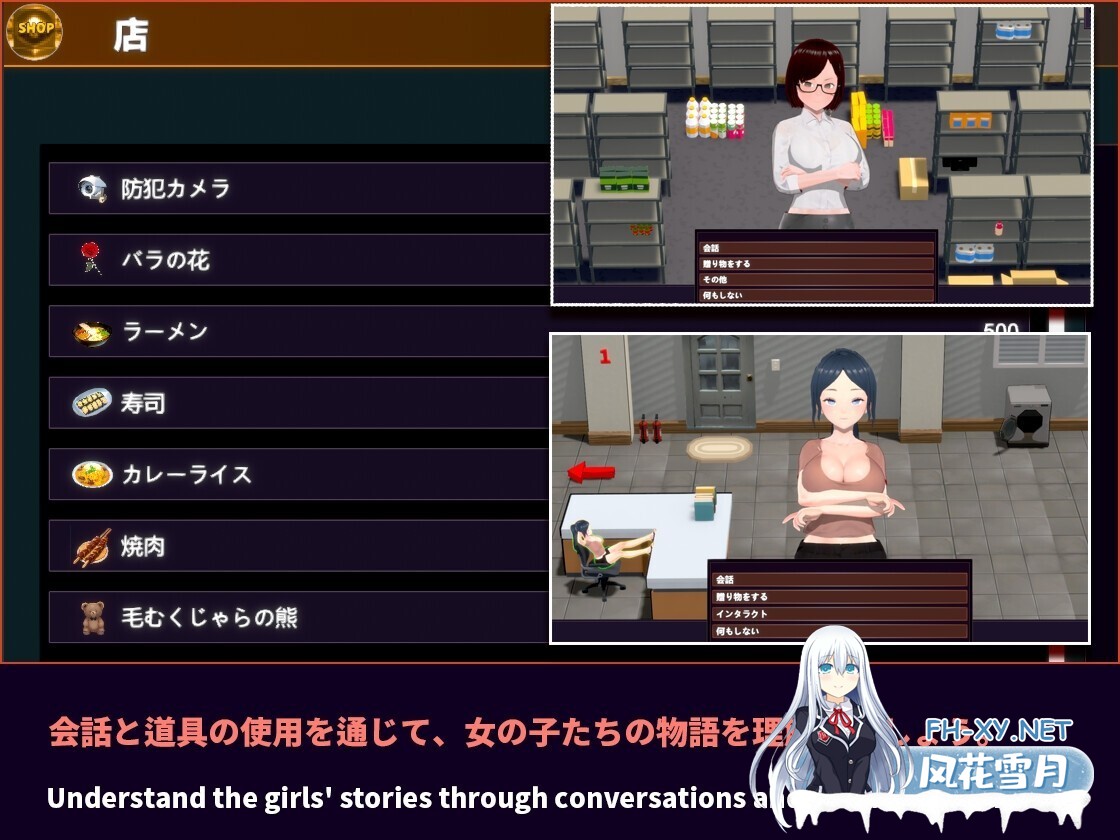1120x840 pixels.
Task: Select the 寿司 sushi item
Action: pyautogui.click(x=300, y=403)
